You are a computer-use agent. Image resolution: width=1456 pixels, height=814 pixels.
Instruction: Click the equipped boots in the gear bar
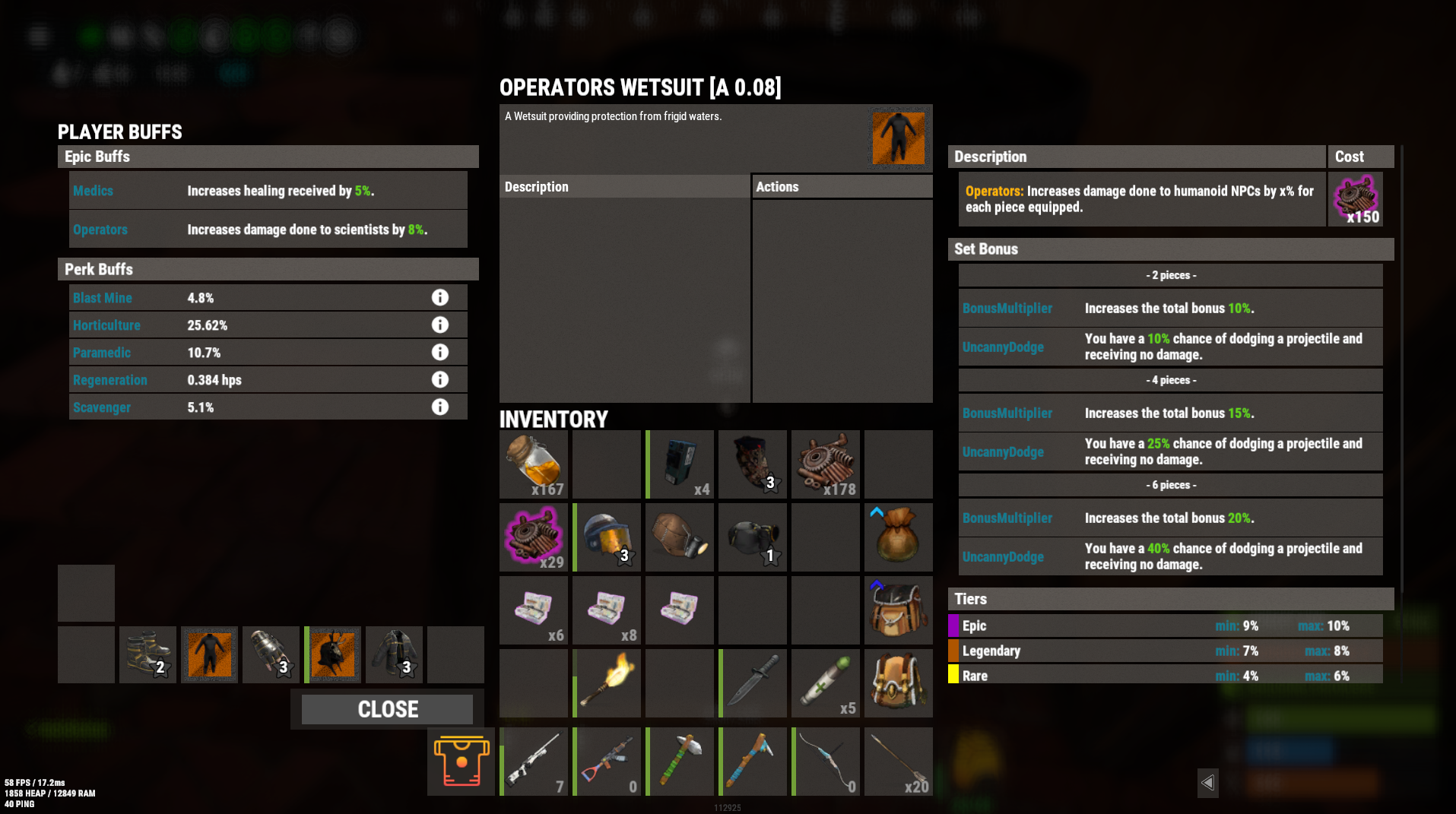tap(148, 654)
